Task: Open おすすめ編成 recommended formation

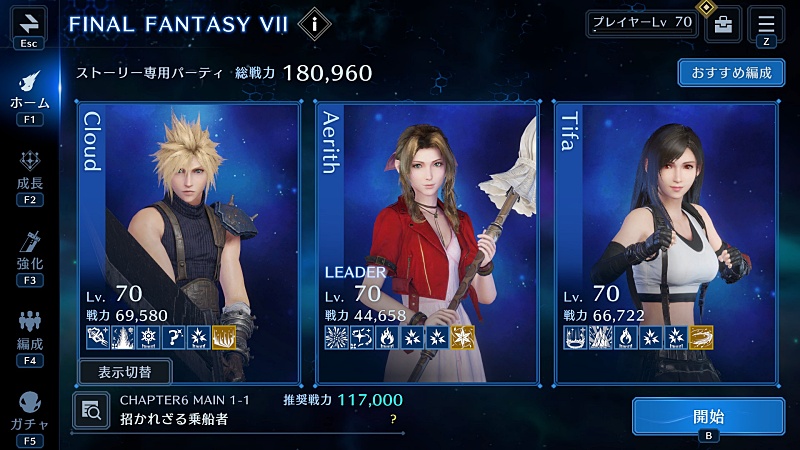Action: (x=731, y=73)
